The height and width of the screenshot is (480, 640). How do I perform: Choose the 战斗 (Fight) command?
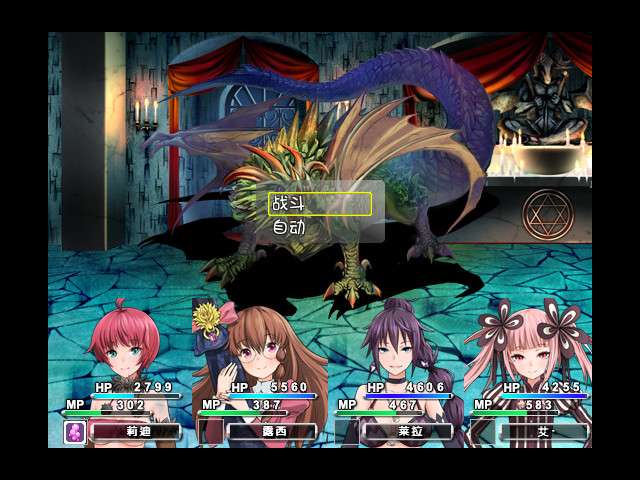coord(319,204)
